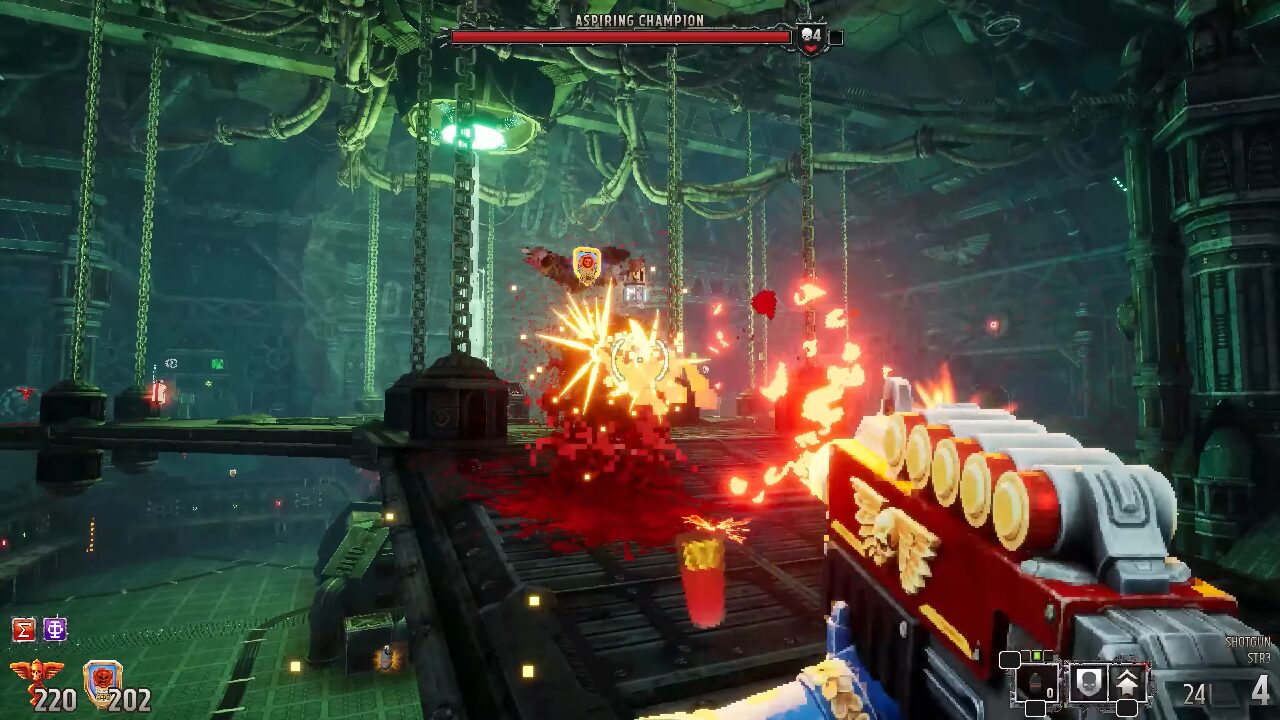Activate the double up-arrow icon
The height and width of the screenshot is (720, 1280).
[x=1130, y=684]
